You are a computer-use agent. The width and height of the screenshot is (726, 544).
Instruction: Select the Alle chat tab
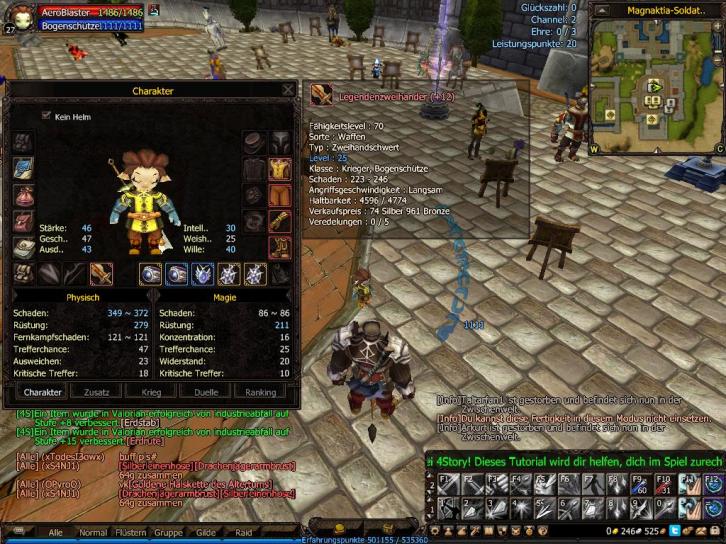coord(56,533)
